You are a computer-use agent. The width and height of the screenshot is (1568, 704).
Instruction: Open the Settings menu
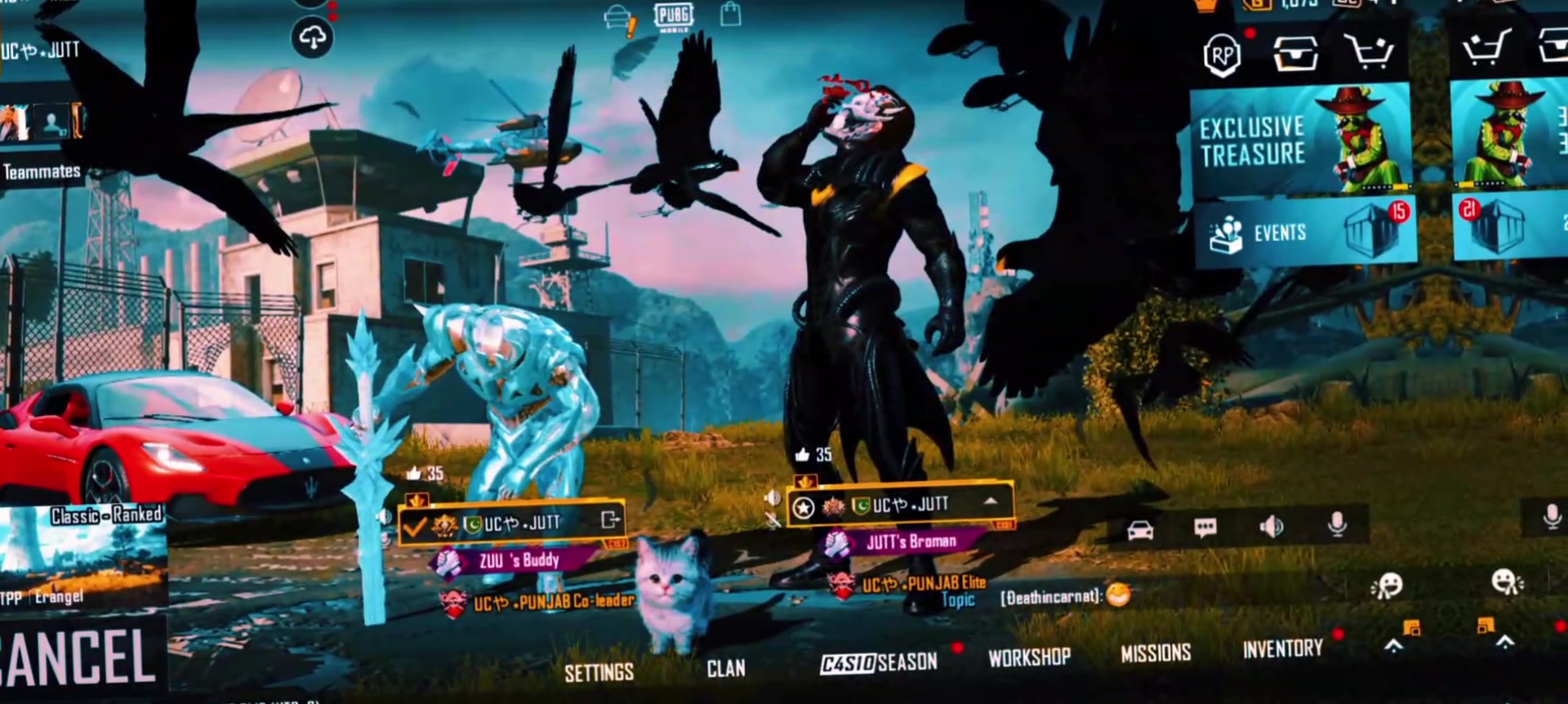point(599,672)
